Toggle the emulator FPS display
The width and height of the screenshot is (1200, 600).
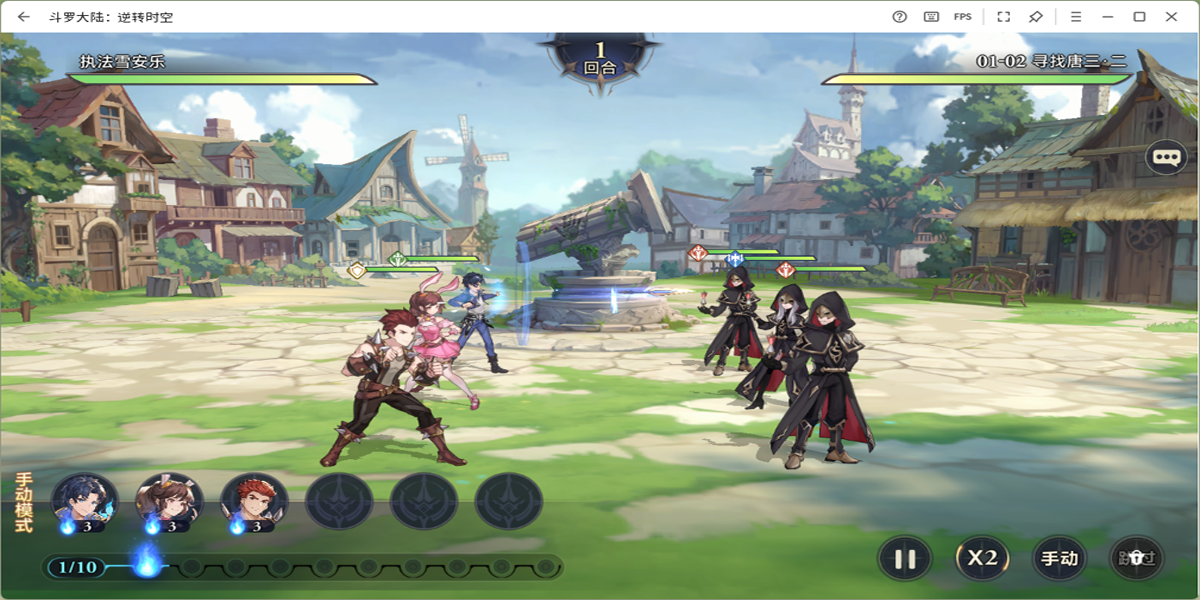(x=962, y=17)
